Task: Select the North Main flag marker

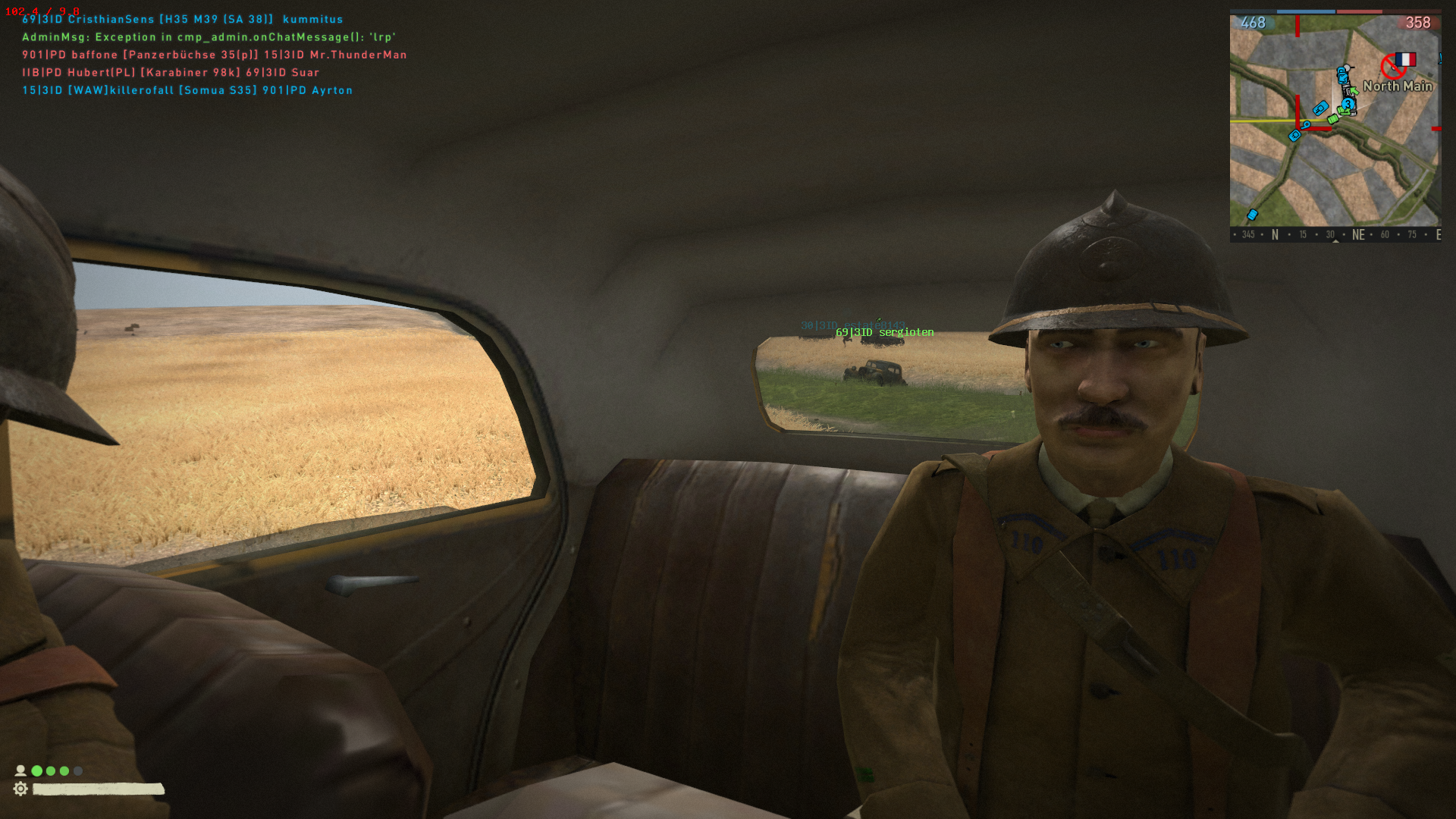Action: click(1405, 60)
